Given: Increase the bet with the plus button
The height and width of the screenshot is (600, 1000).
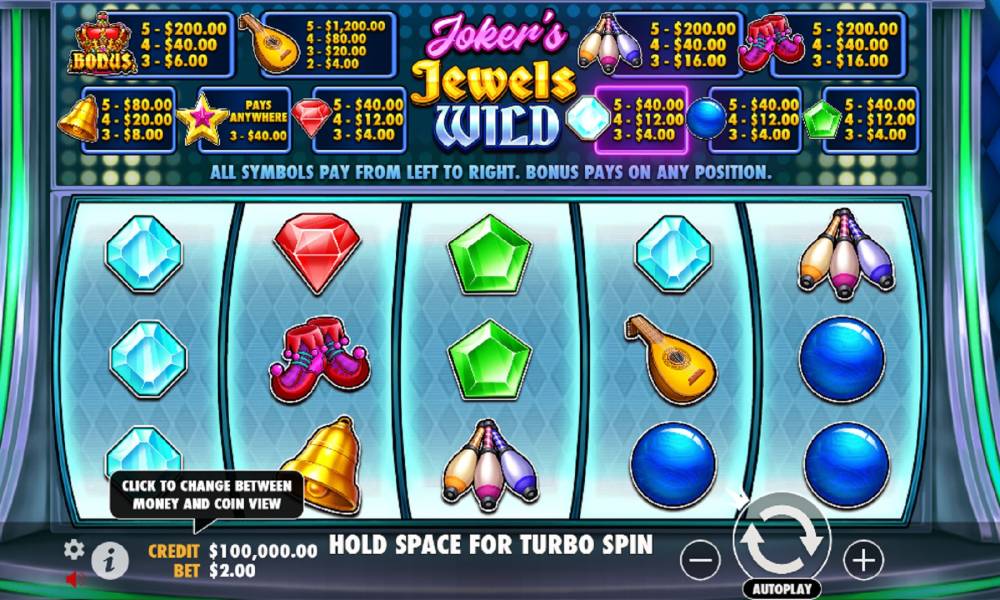Looking at the screenshot, I should click(863, 560).
